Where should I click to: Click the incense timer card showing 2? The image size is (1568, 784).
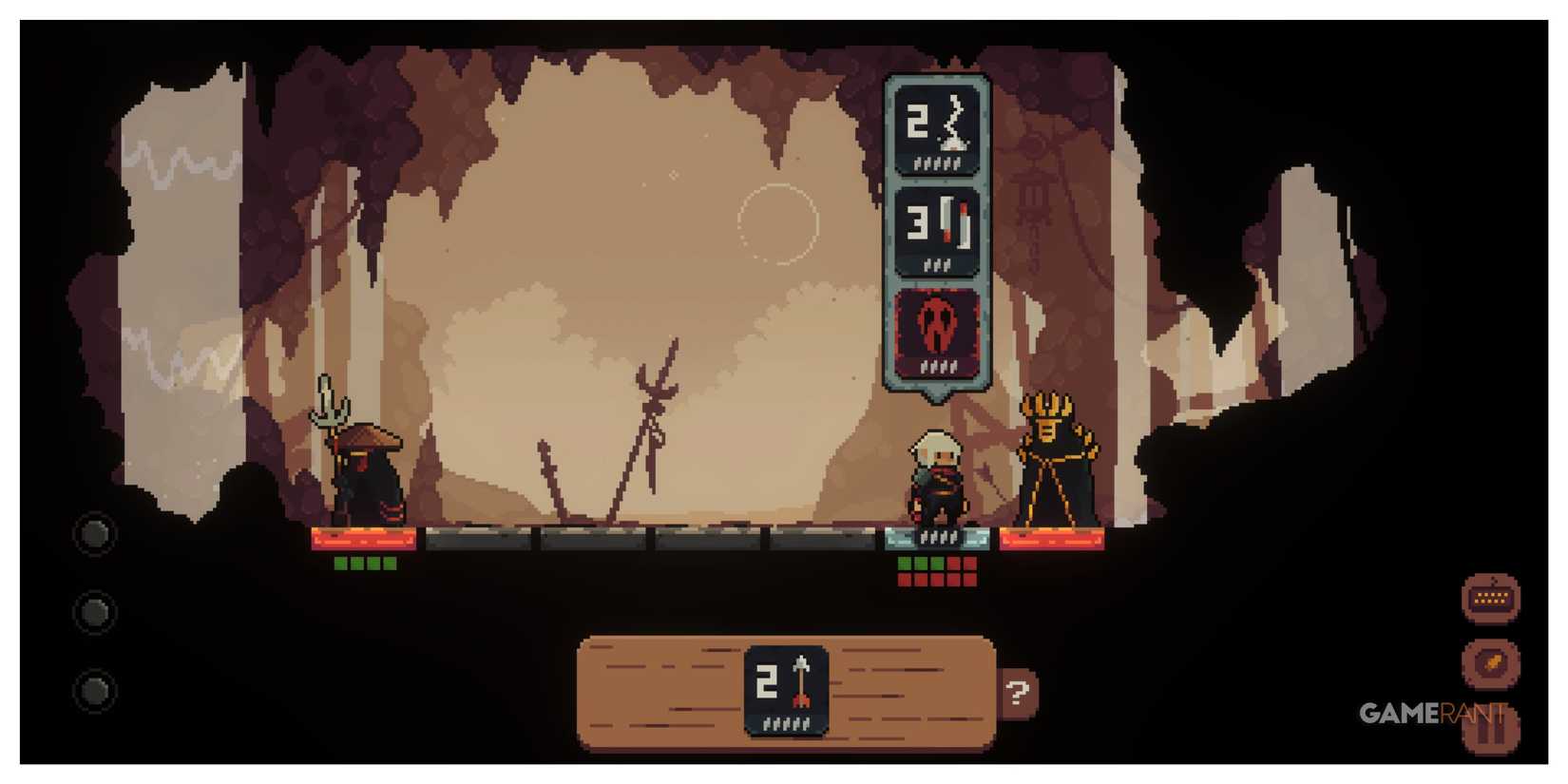(x=936, y=130)
